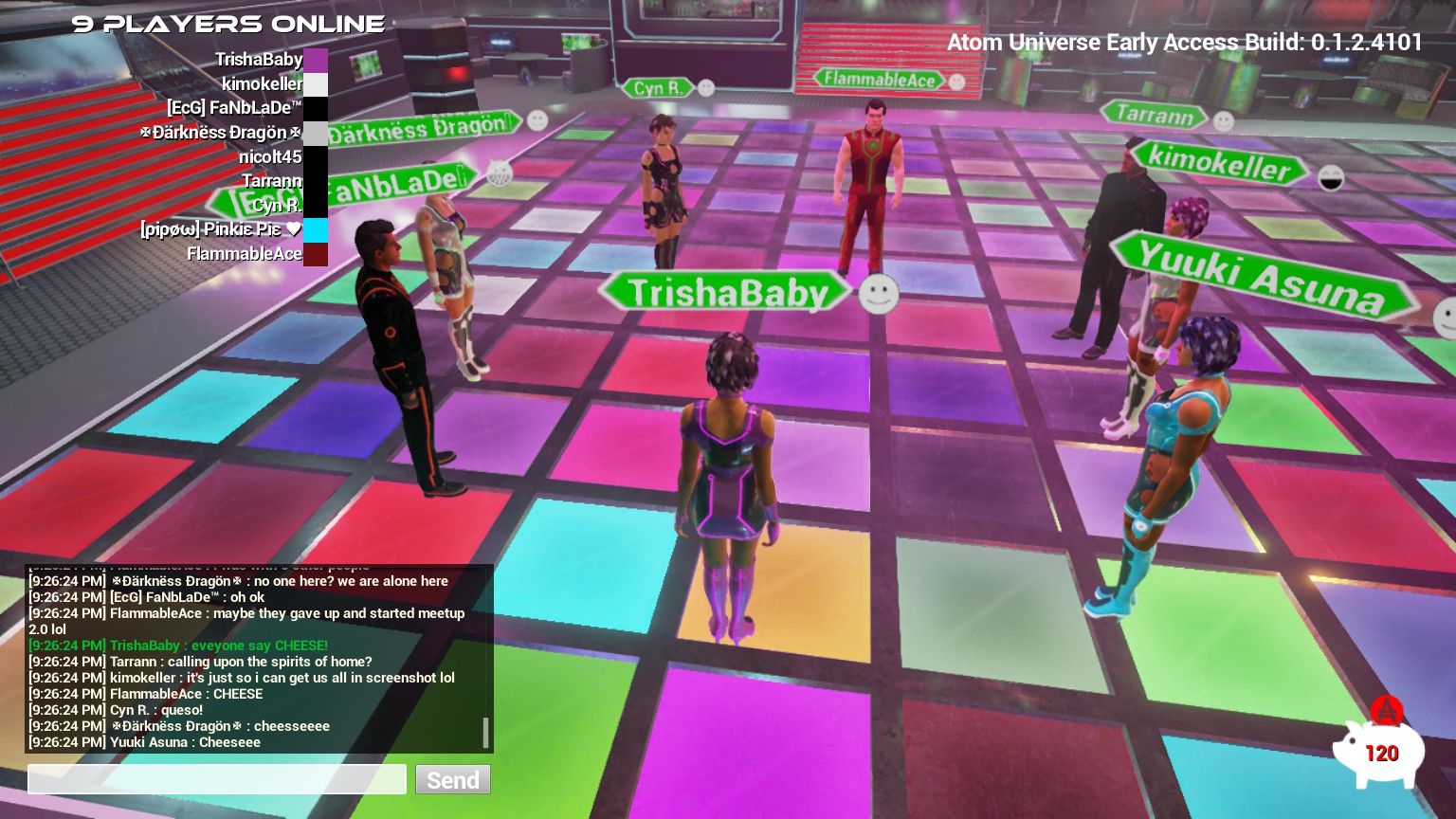Select Tarrann in the player list
The width and height of the screenshot is (1456, 819).
271,181
